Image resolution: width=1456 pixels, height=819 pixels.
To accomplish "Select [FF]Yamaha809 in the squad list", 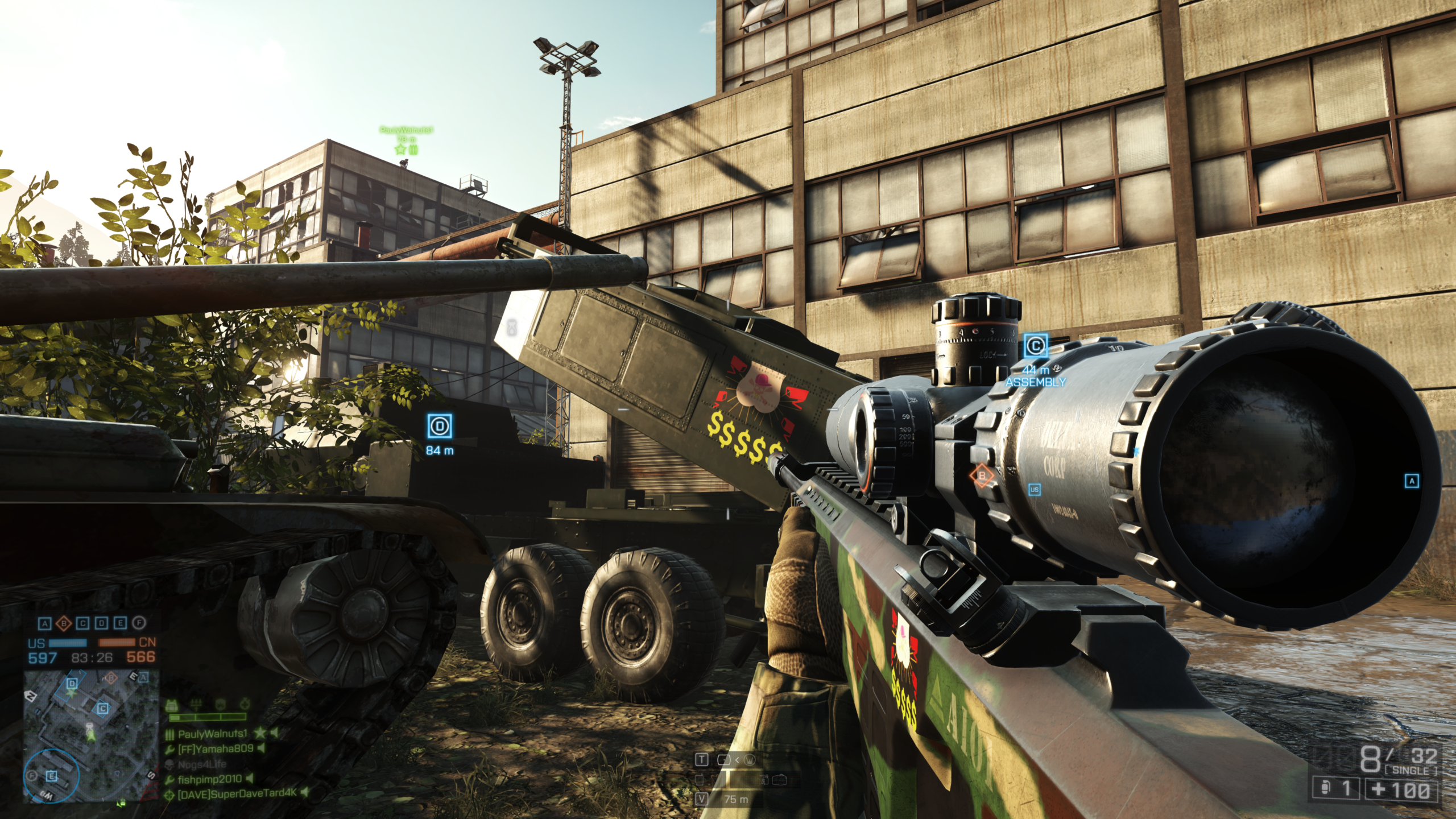I will [x=216, y=749].
